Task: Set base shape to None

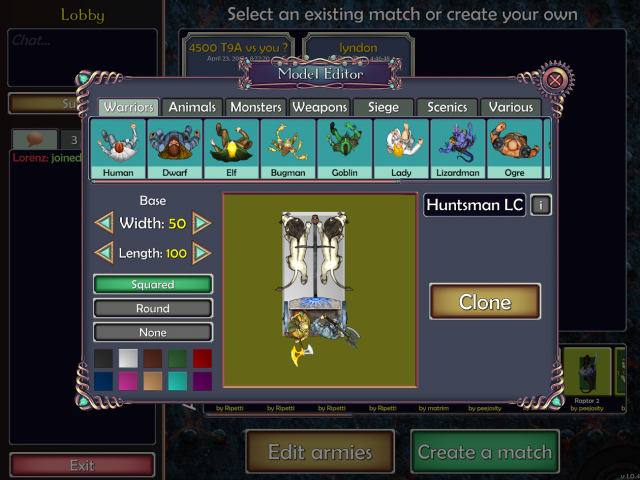Action: tap(153, 332)
